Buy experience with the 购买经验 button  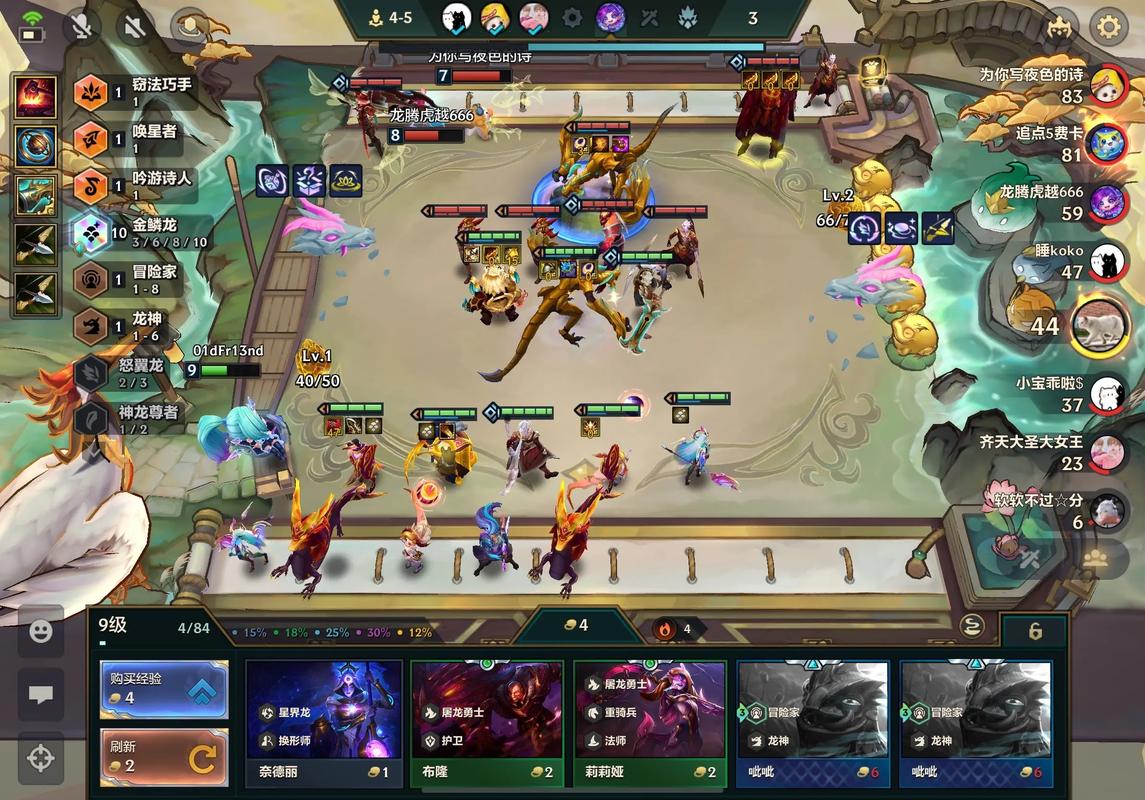click(164, 689)
